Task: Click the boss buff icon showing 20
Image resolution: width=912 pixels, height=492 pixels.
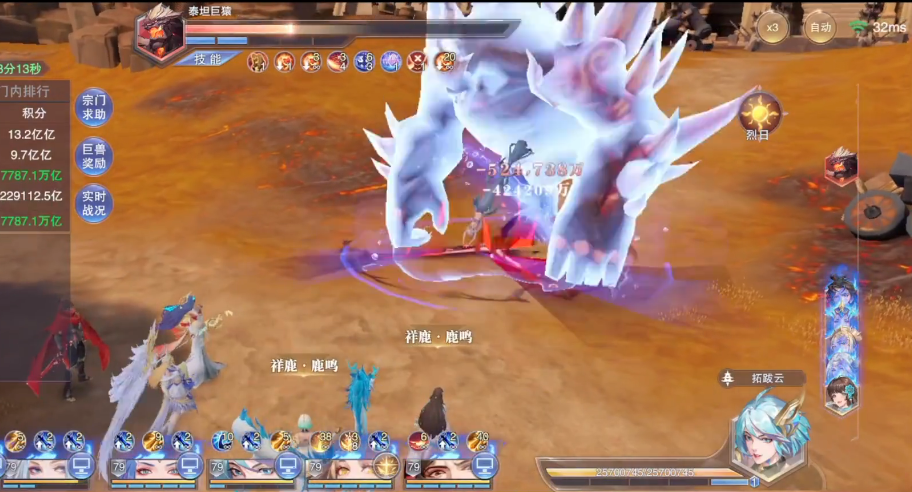Action: point(444,62)
